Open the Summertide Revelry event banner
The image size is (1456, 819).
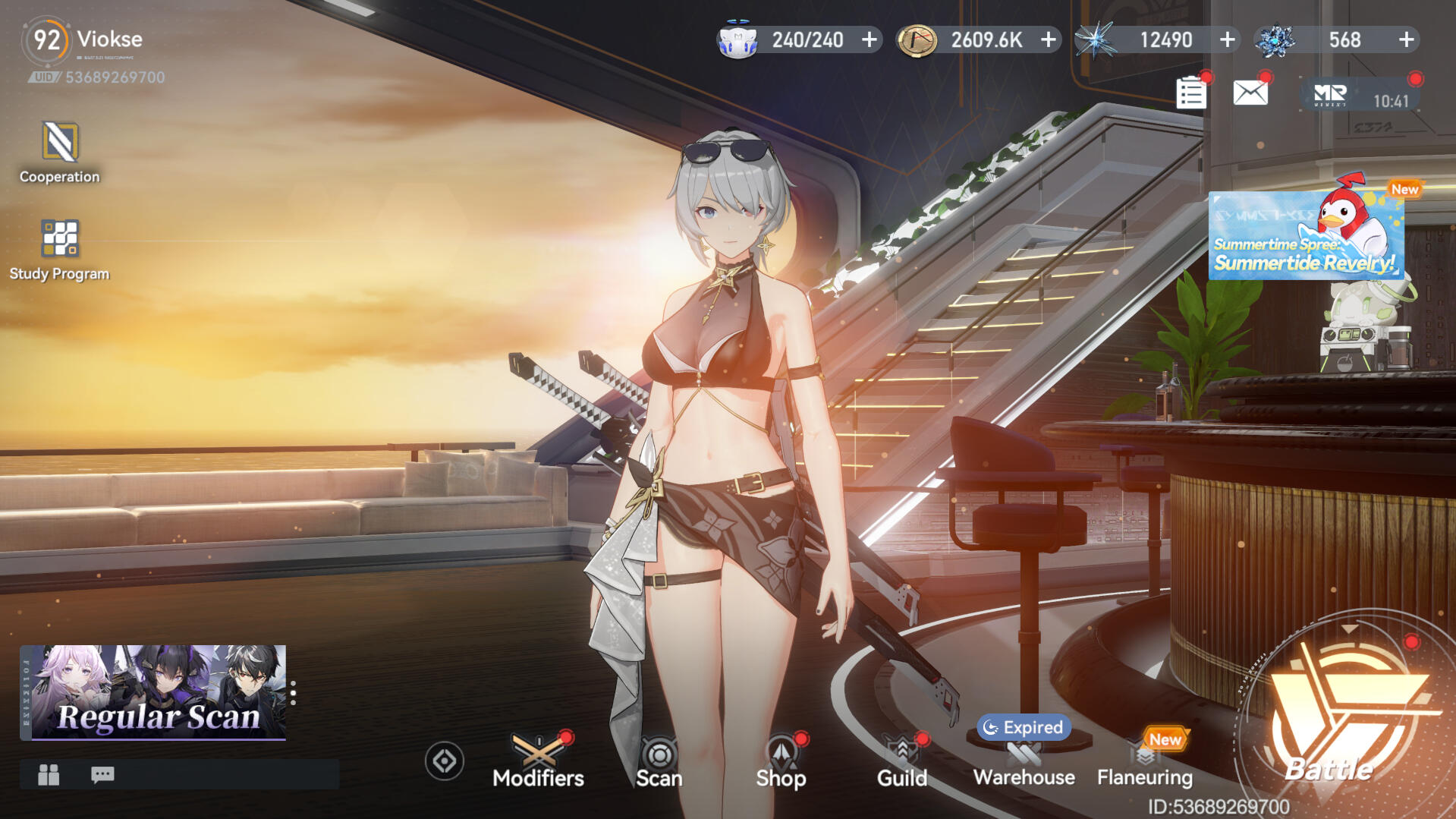coord(1306,236)
